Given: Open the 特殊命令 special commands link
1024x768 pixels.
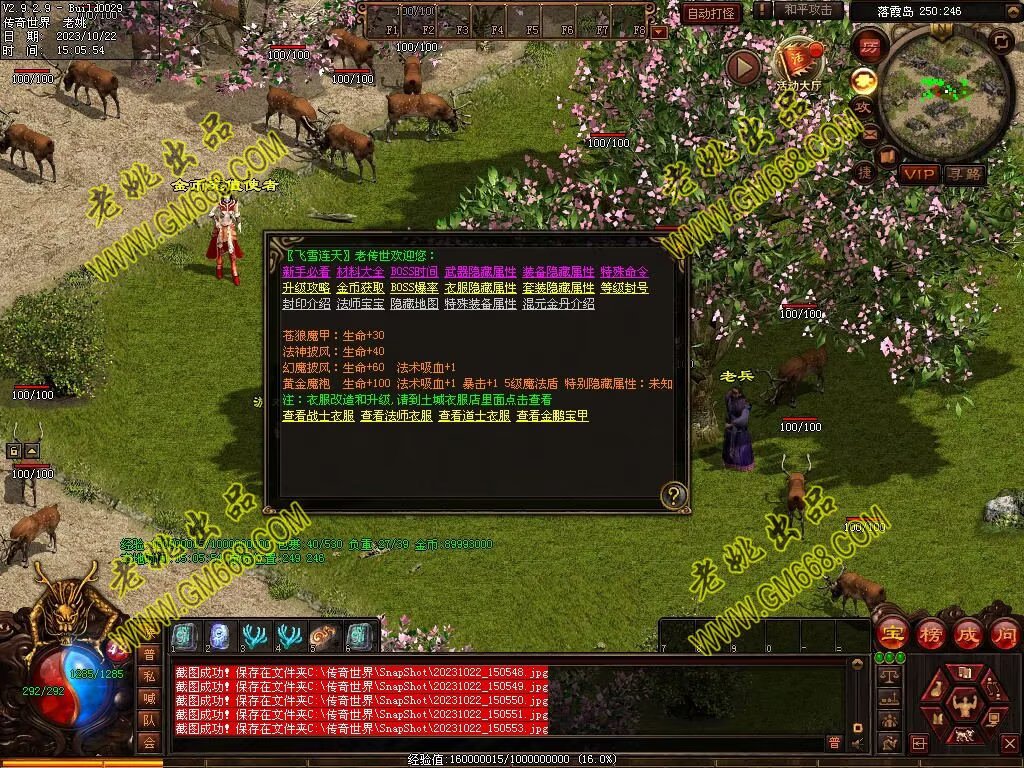Looking at the screenshot, I should tap(624, 272).
